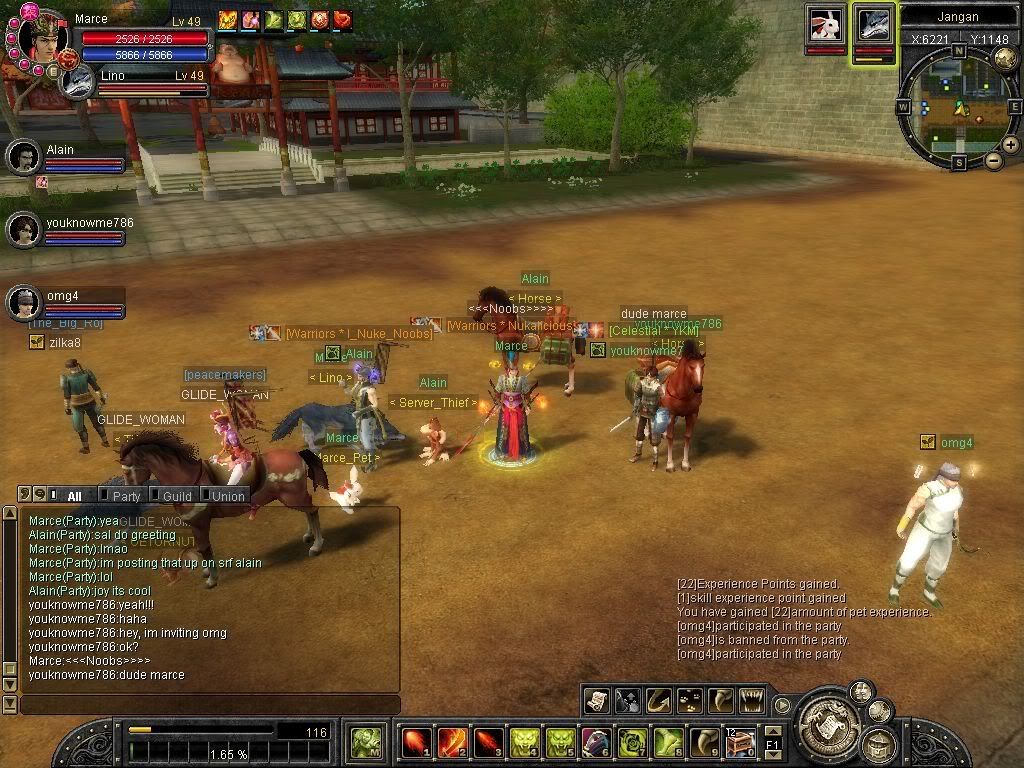Activate the green rose skill in slot 7
Viewport: 1024px width, 768px height.
(x=633, y=743)
